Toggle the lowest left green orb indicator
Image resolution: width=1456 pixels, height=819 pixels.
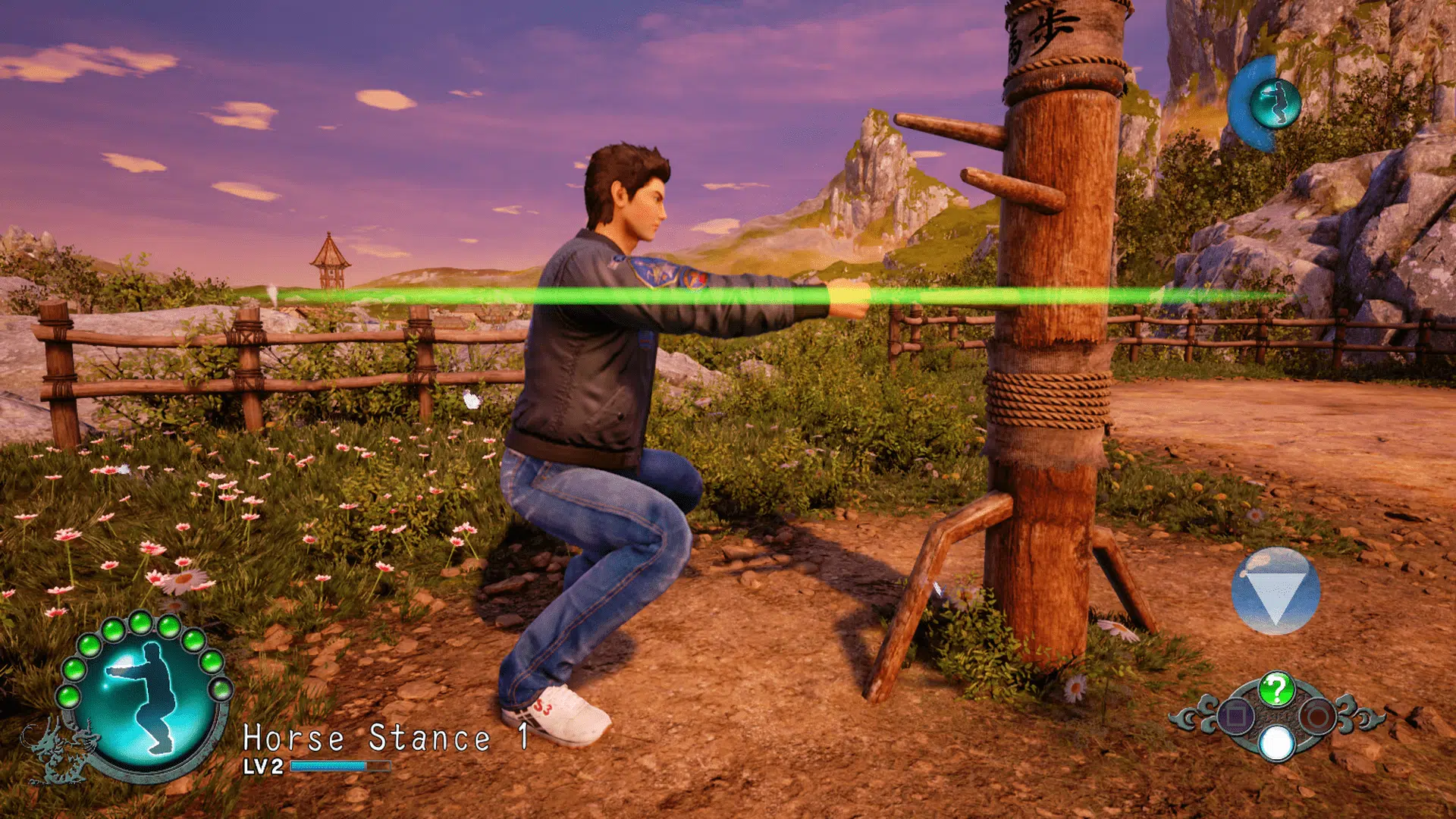[x=68, y=695]
